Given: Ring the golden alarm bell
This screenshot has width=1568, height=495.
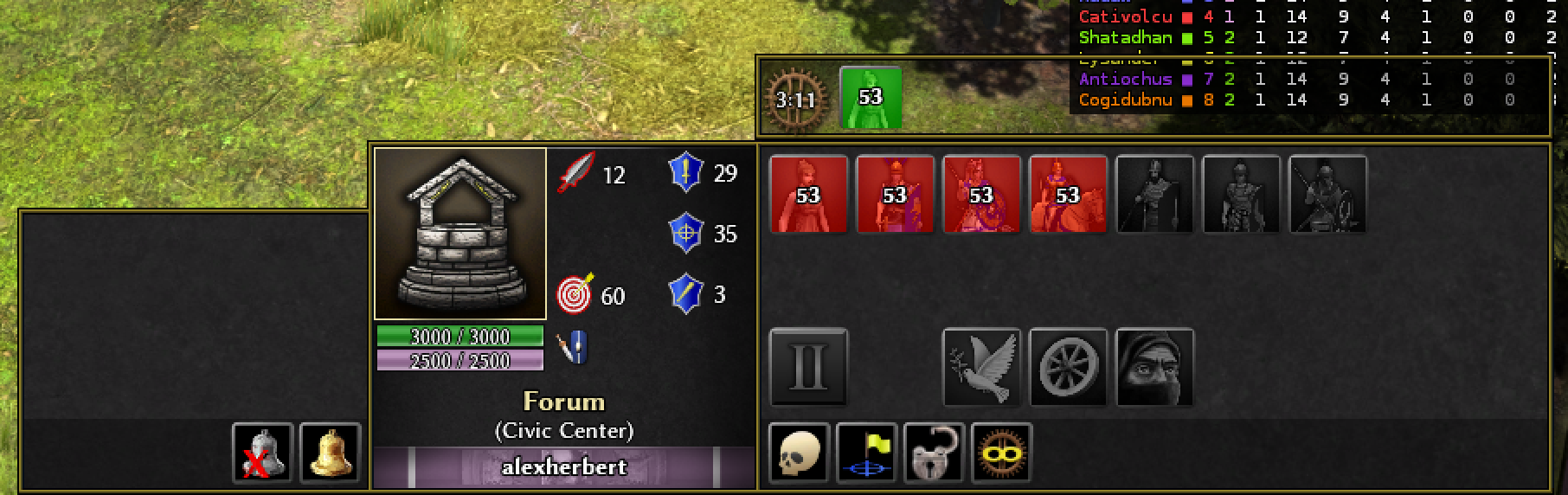Looking at the screenshot, I should pyautogui.click(x=330, y=452).
